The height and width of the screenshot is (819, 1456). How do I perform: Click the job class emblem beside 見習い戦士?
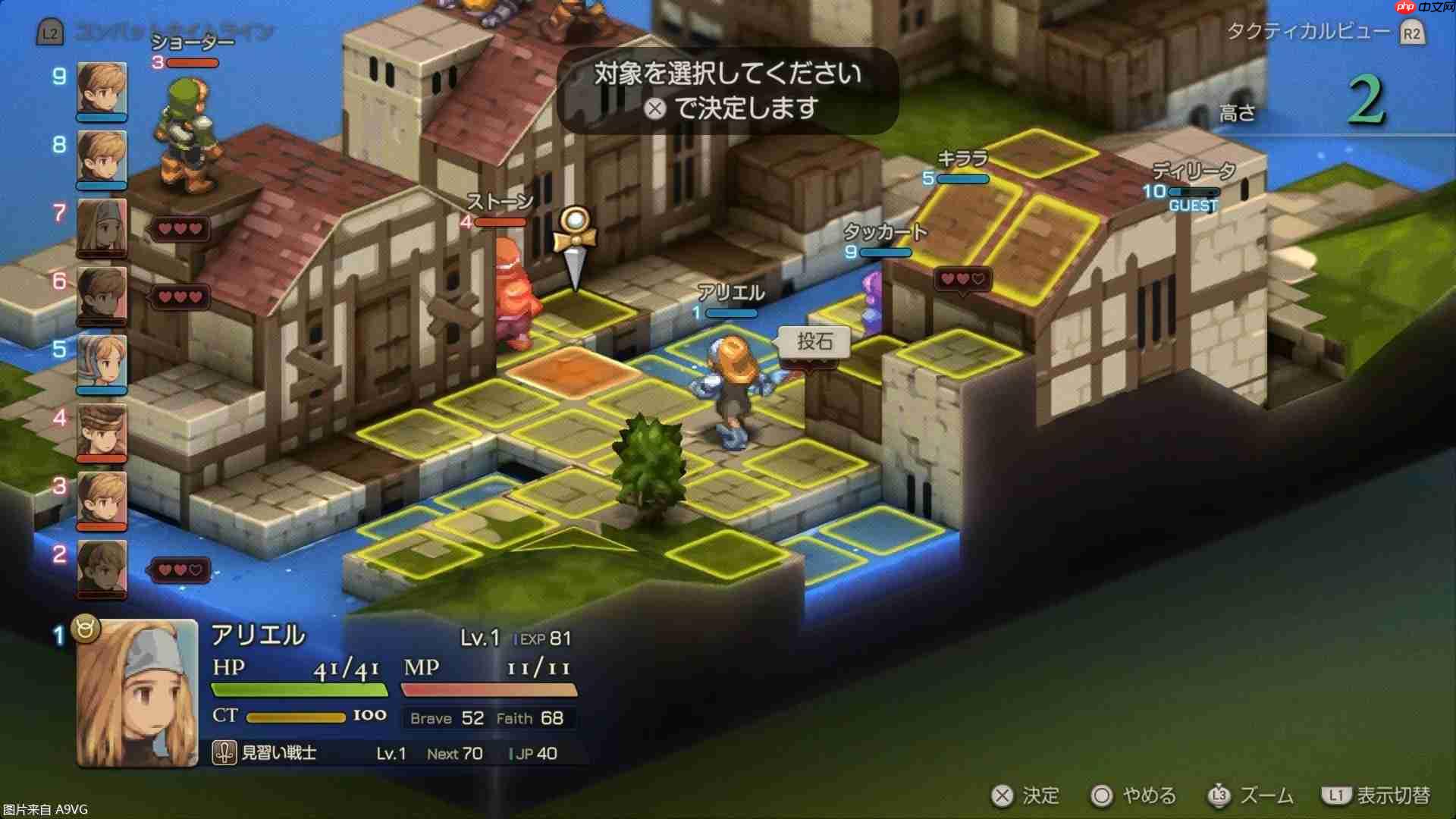224,752
